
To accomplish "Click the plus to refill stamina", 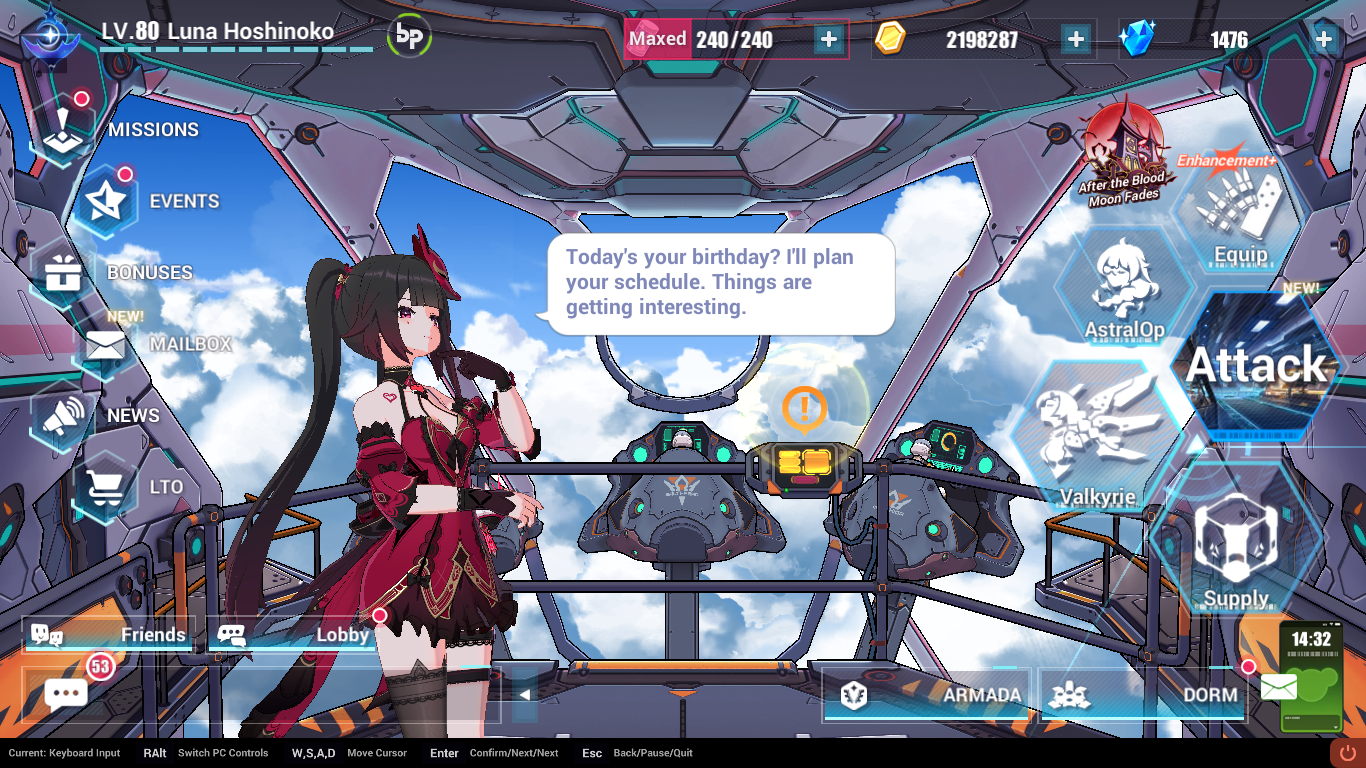I will point(827,40).
